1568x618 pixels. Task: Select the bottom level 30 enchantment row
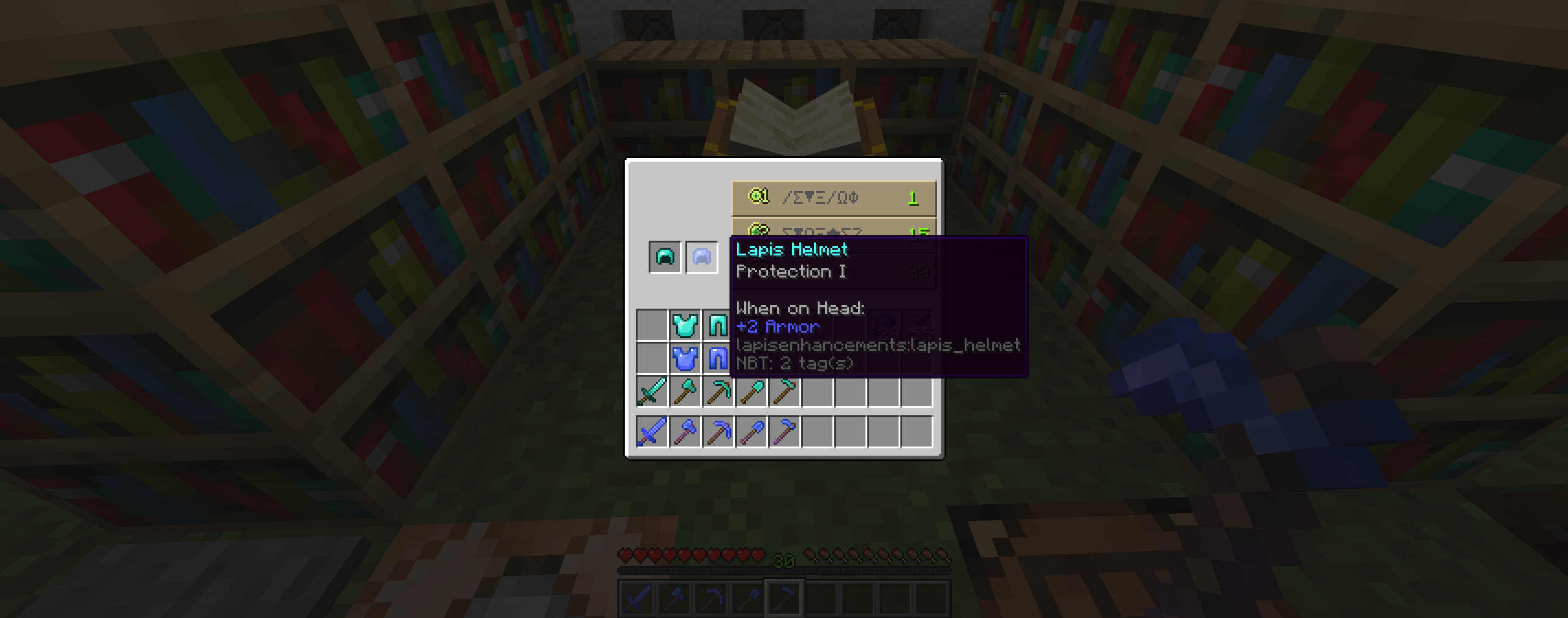[x=833, y=269]
